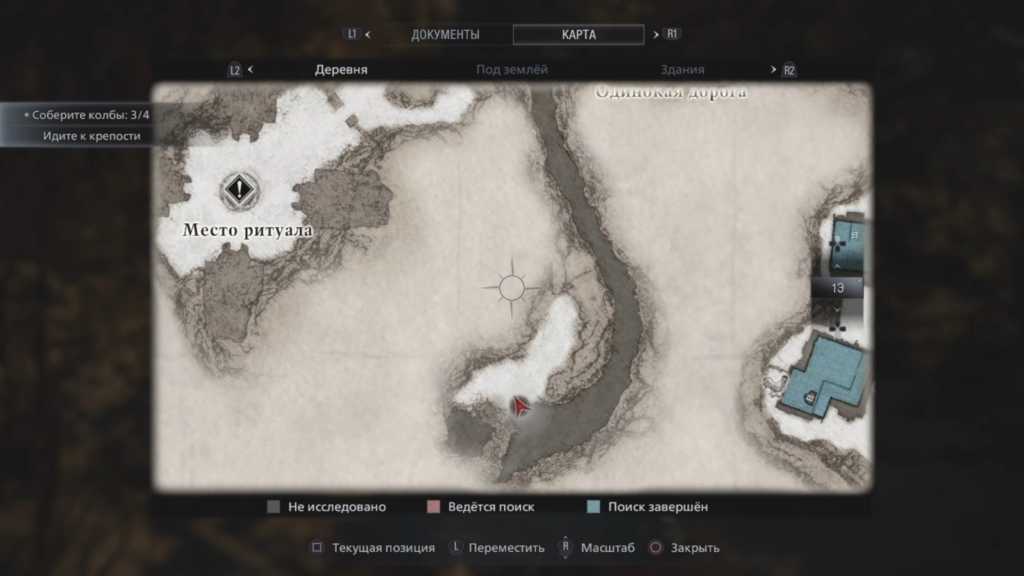The height and width of the screenshot is (576, 1024).
Task: Click the map label number 13
Action: point(838,288)
